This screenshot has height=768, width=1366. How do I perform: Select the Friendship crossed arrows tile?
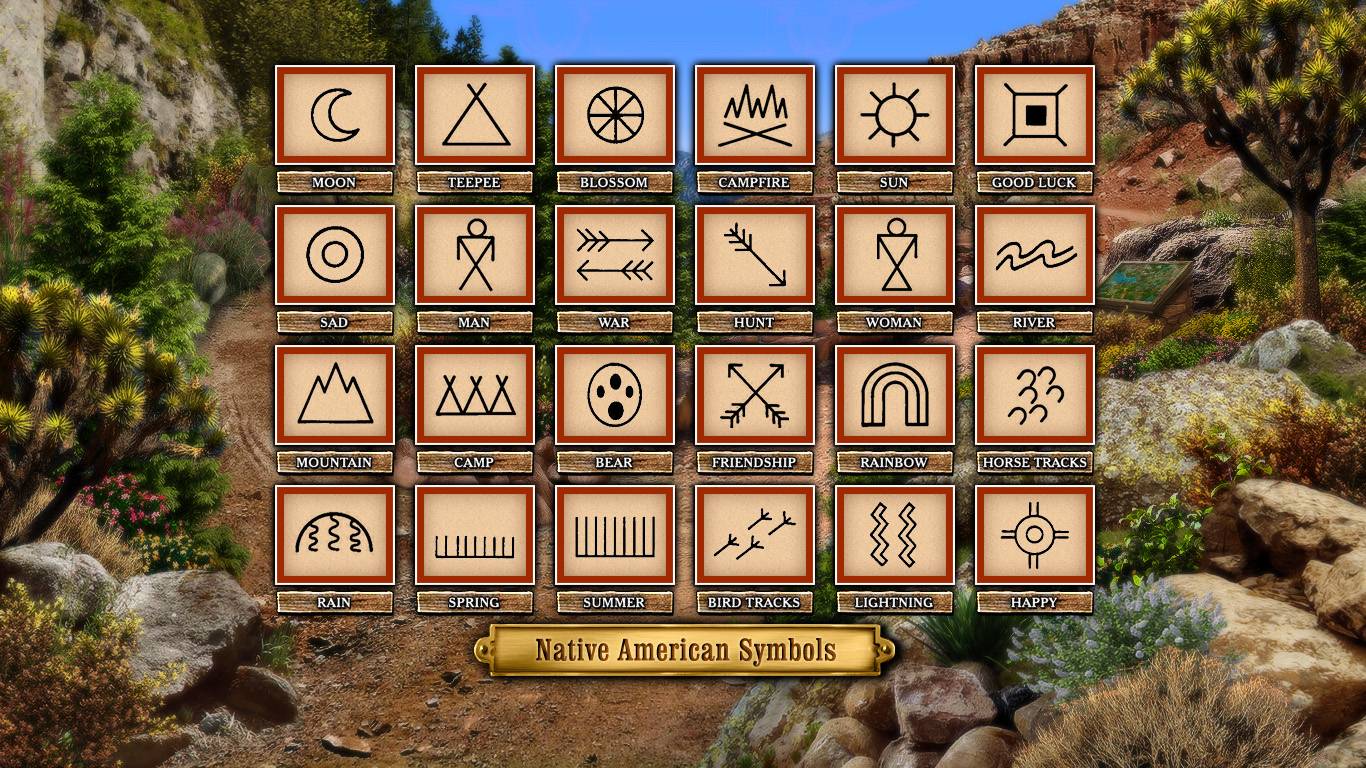755,395
